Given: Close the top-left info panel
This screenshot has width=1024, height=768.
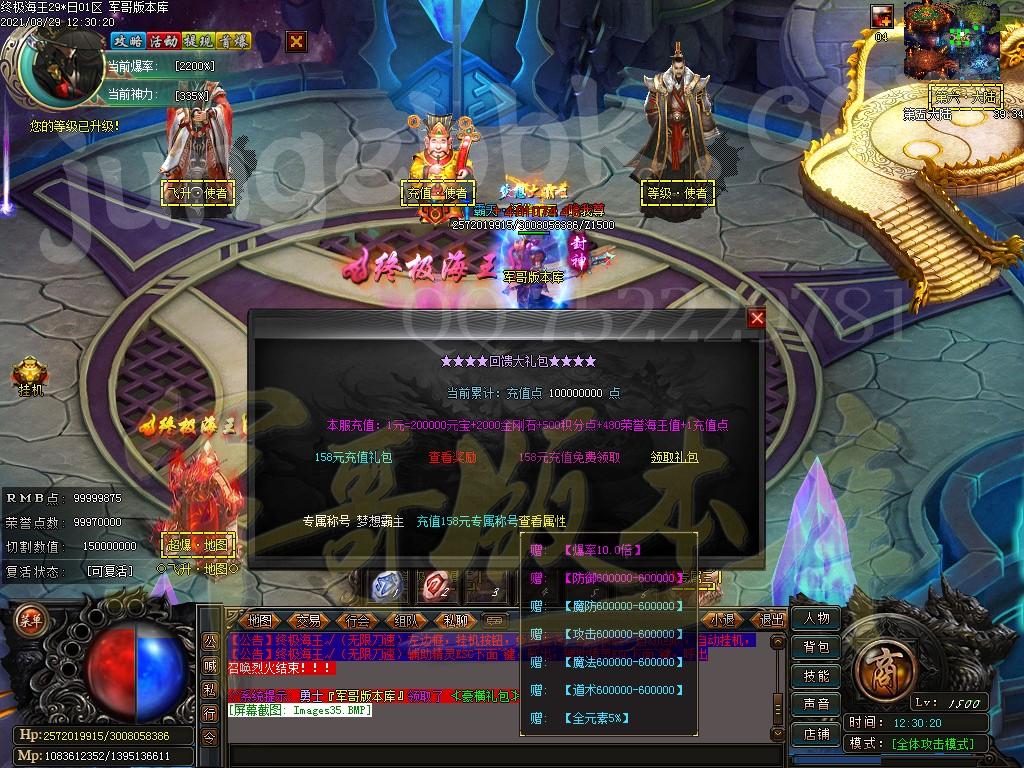Looking at the screenshot, I should [296, 41].
